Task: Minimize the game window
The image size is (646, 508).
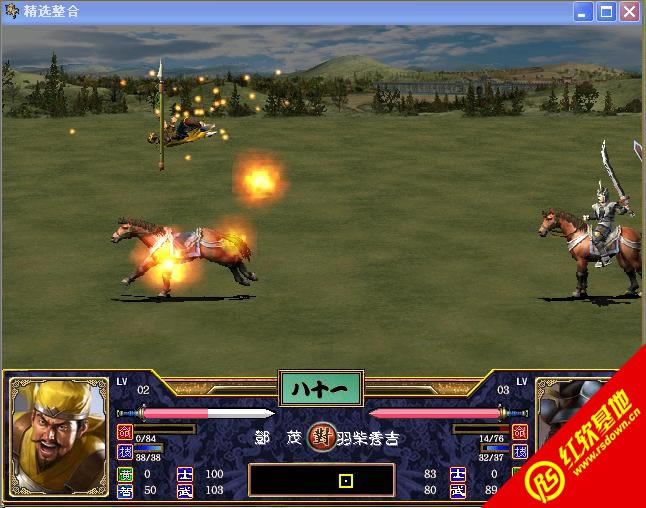Action: 583,12
